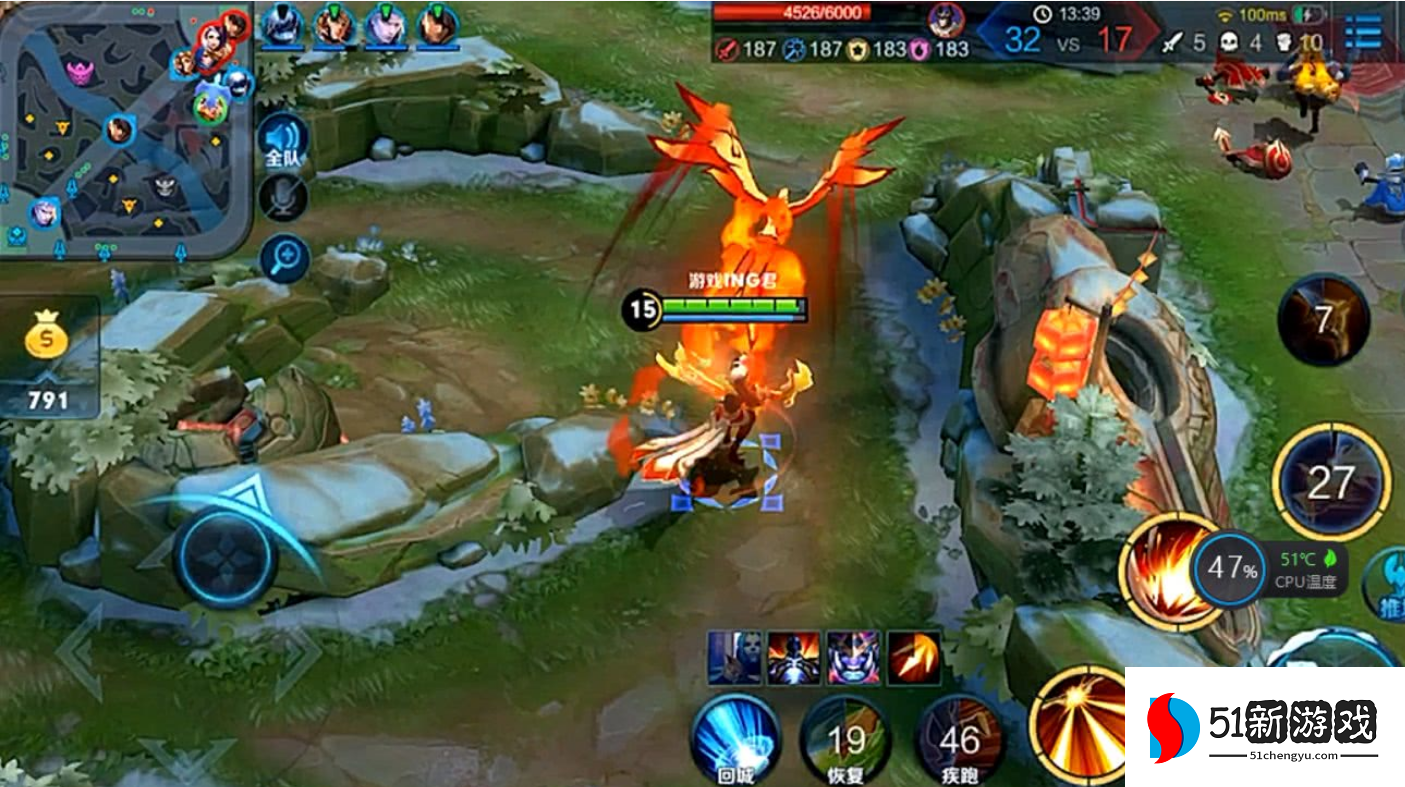Select the first teammate portrait above
Image resolution: width=1405 pixels, height=787 pixels.
[x=283, y=25]
